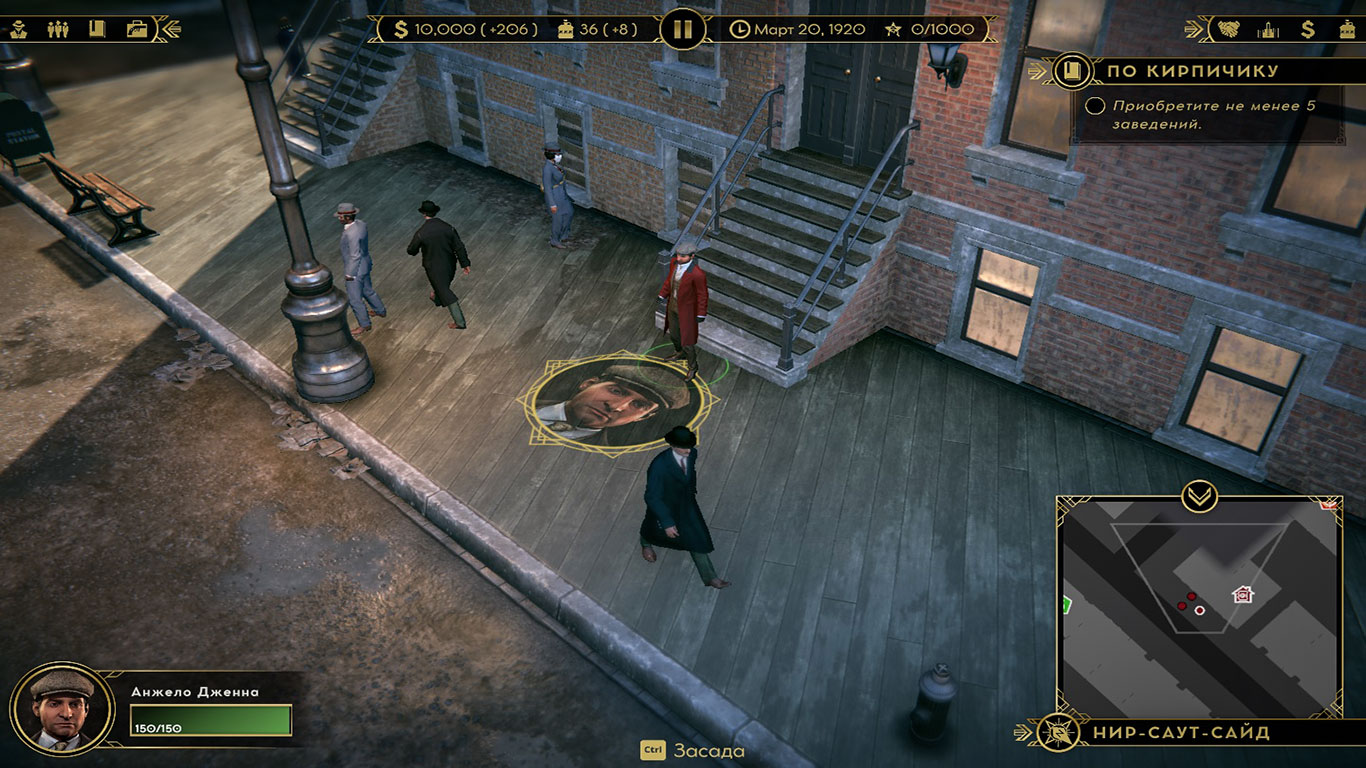1366x768 pixels.
Task: Collapse the objective tracker with its arrow
Action: pyautogui.click(x=1044, y=71)
